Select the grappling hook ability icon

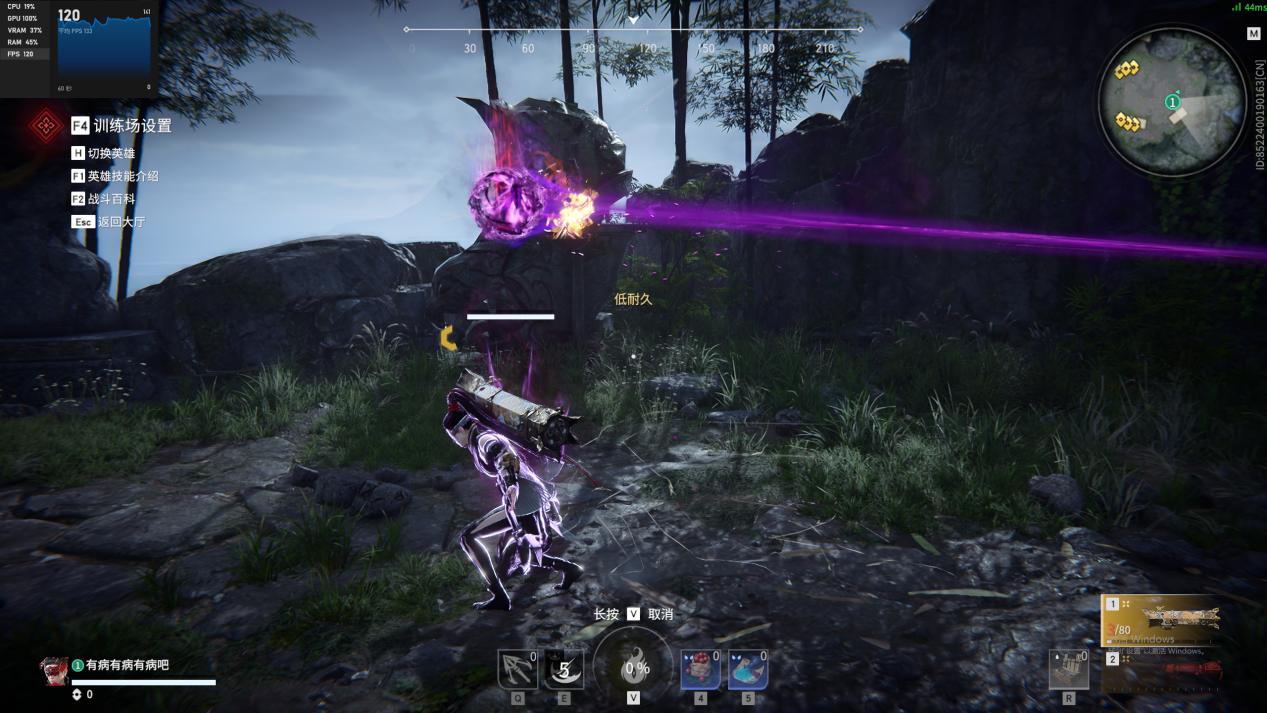coord(518,670)
